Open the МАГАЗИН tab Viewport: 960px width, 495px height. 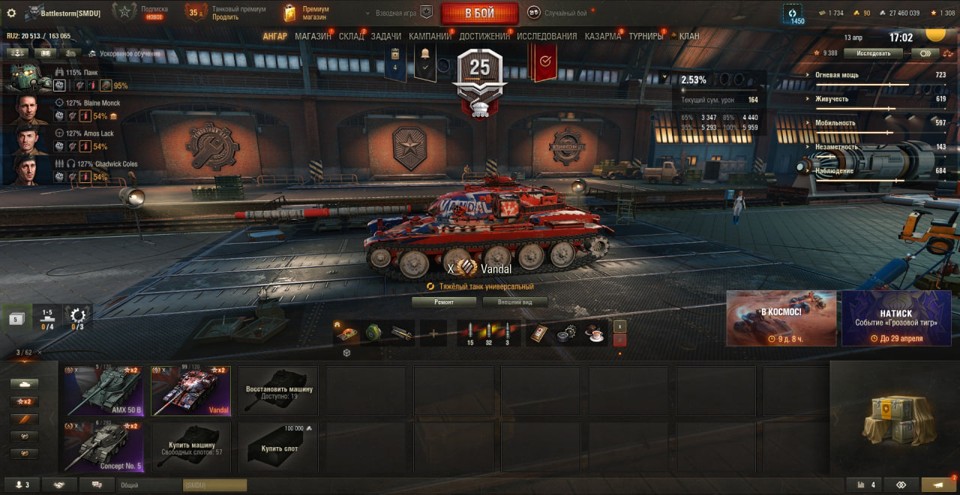[x=313, y=36]
